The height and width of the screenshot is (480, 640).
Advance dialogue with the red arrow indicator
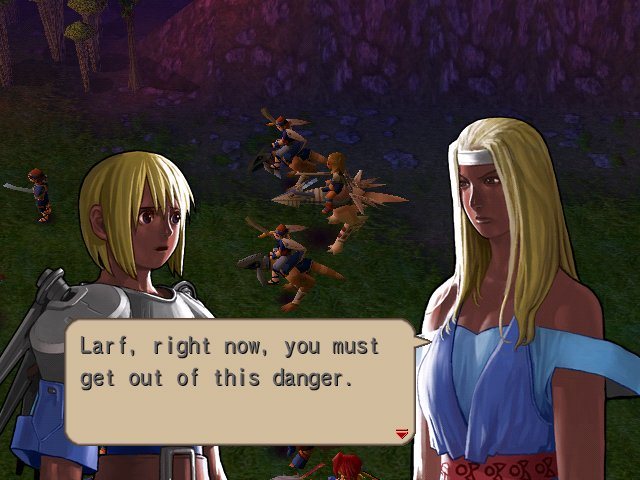click(x=402, y=433)
